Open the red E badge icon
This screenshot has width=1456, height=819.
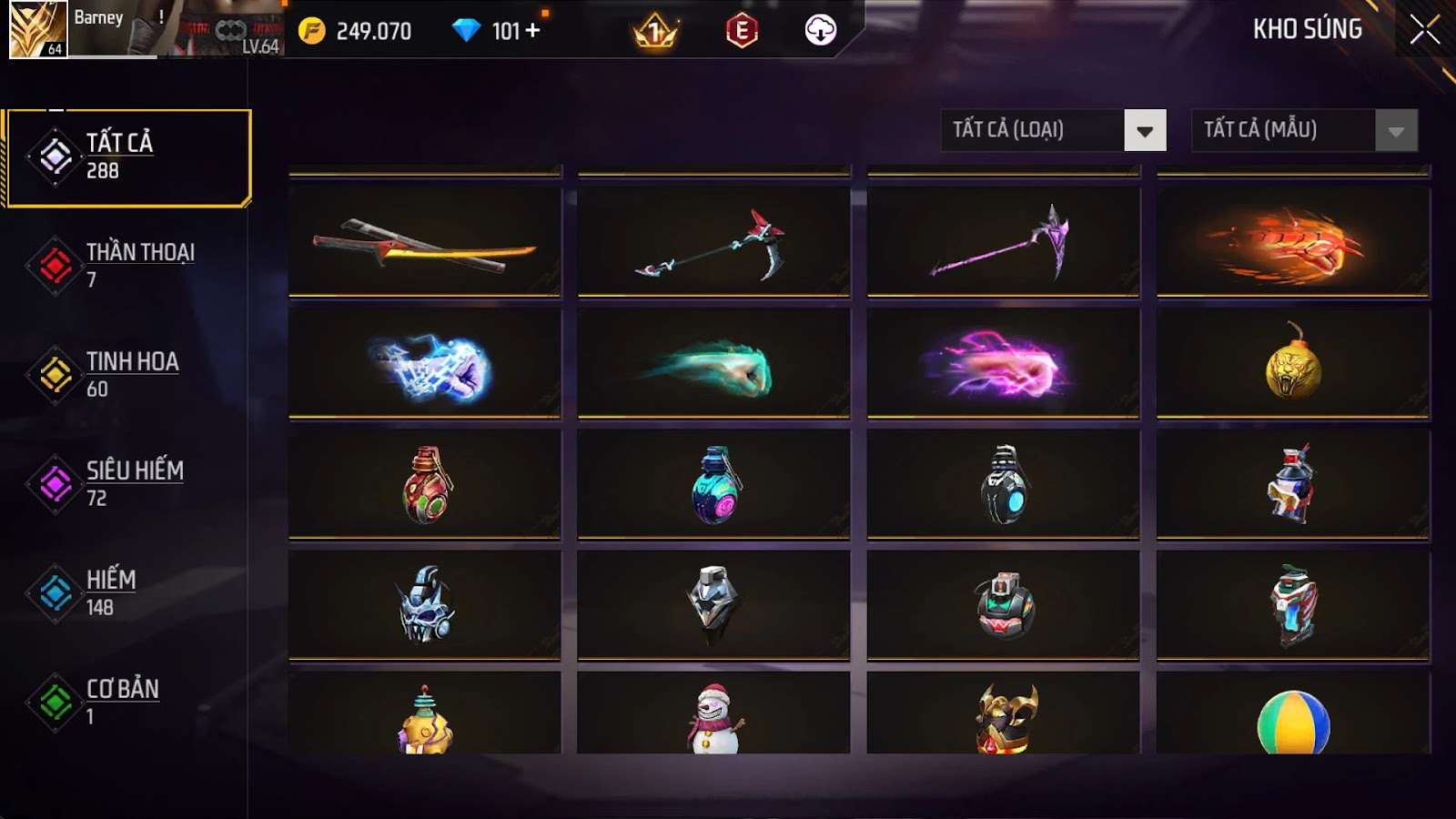tap(742, 31)
